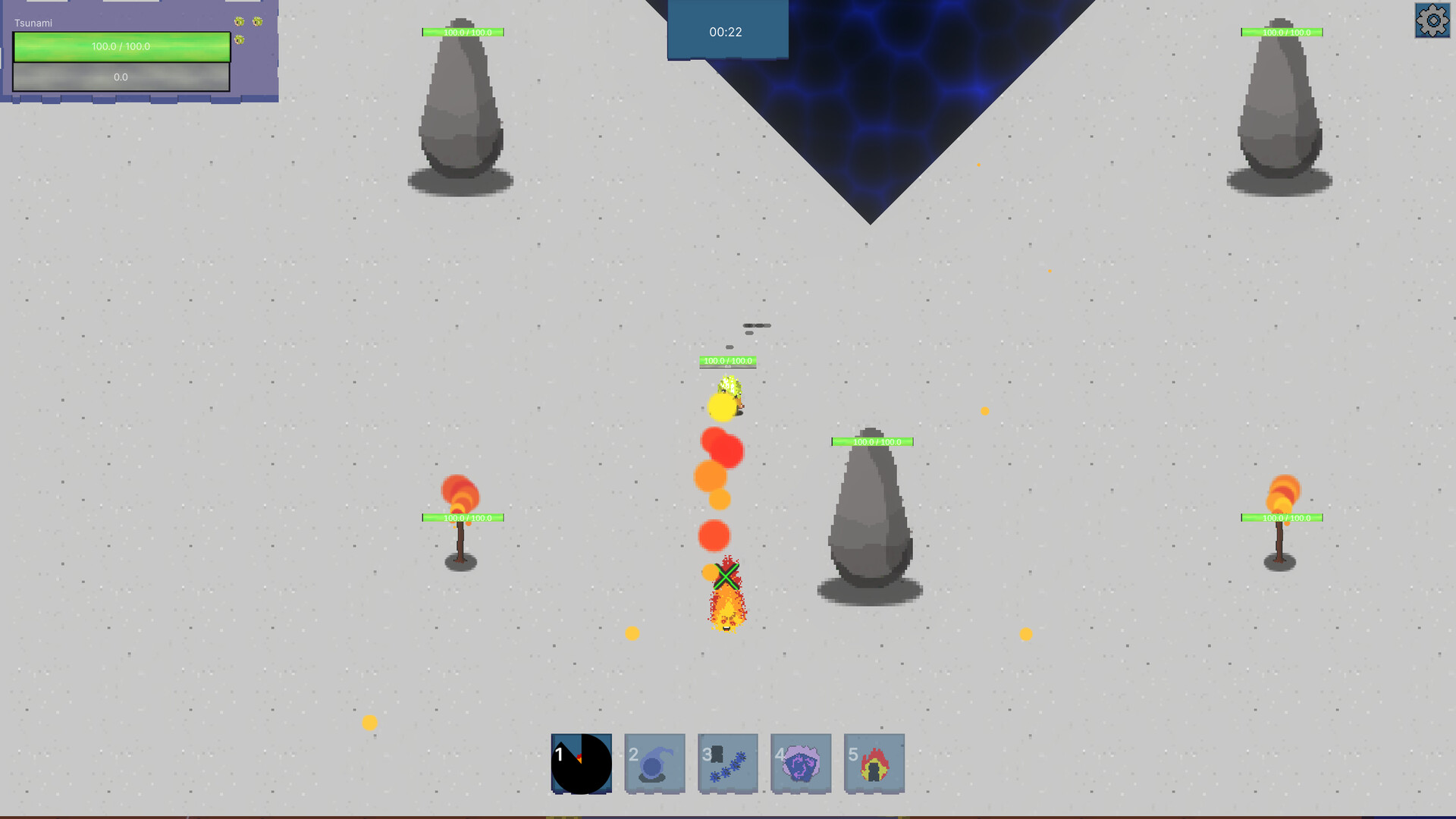
Task: Click the player's 100.0 / 100.0 health bar
Action: pos(121,45)
